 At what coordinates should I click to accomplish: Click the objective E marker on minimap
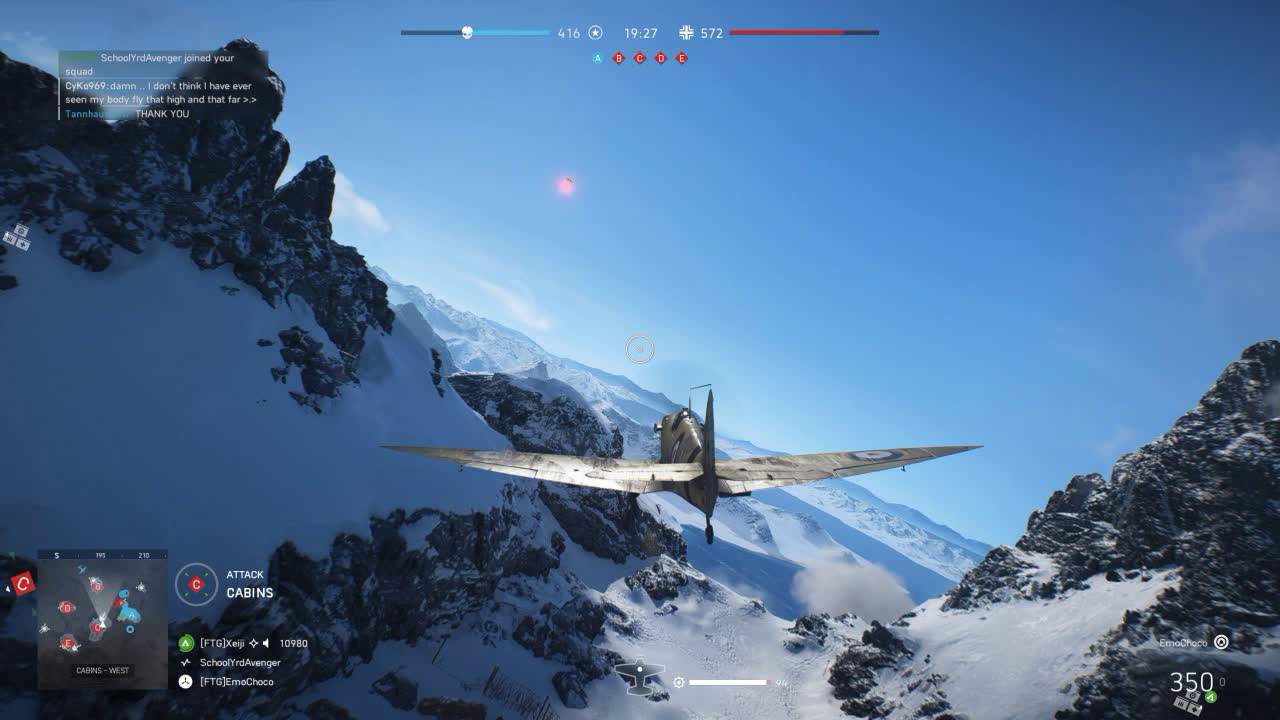click(67, 642)
